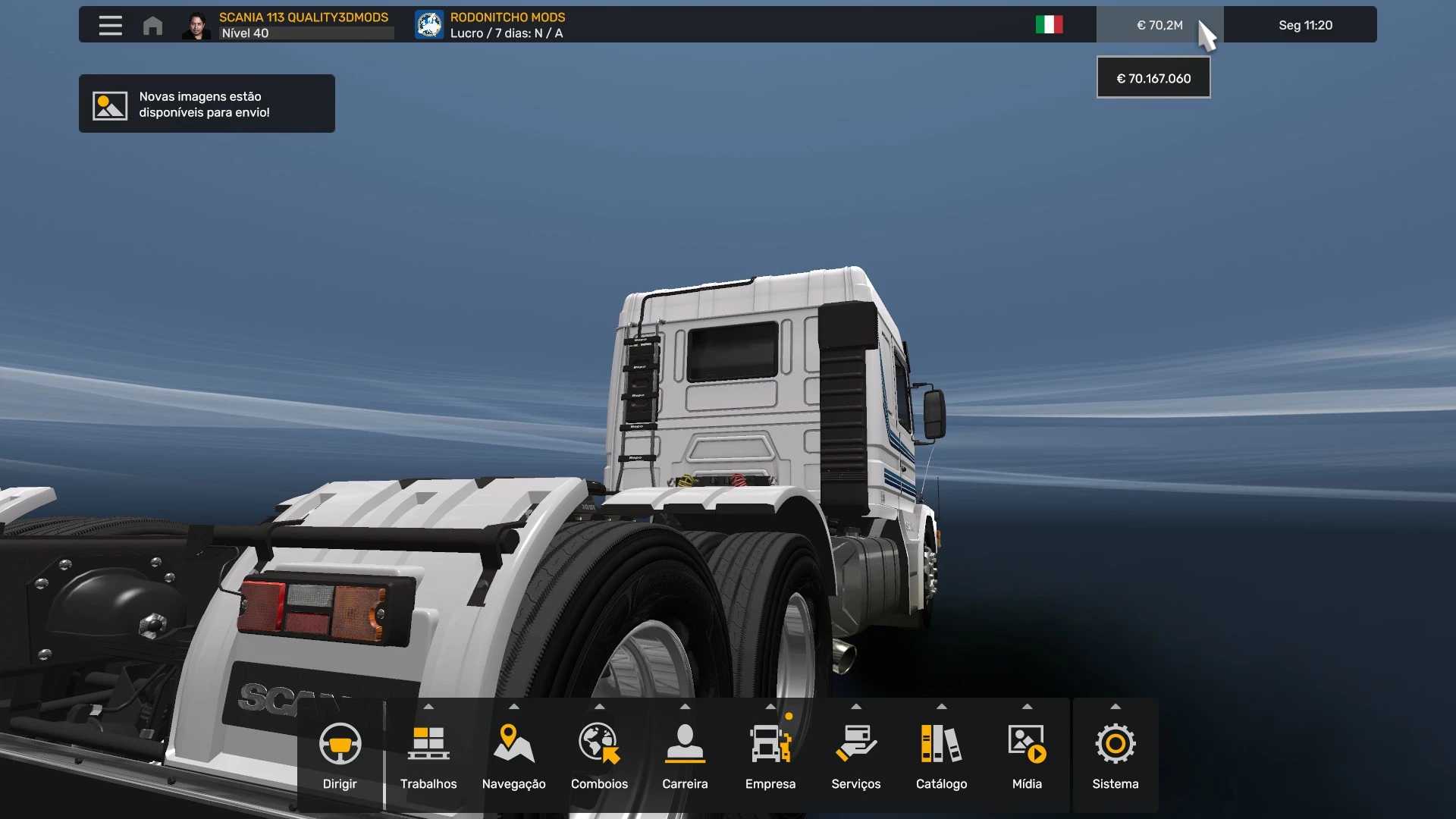Image resolution: width=1456 pixels, height=819 pixels.
Task: Open the Mídia media menu
Action: [1027, 755]
